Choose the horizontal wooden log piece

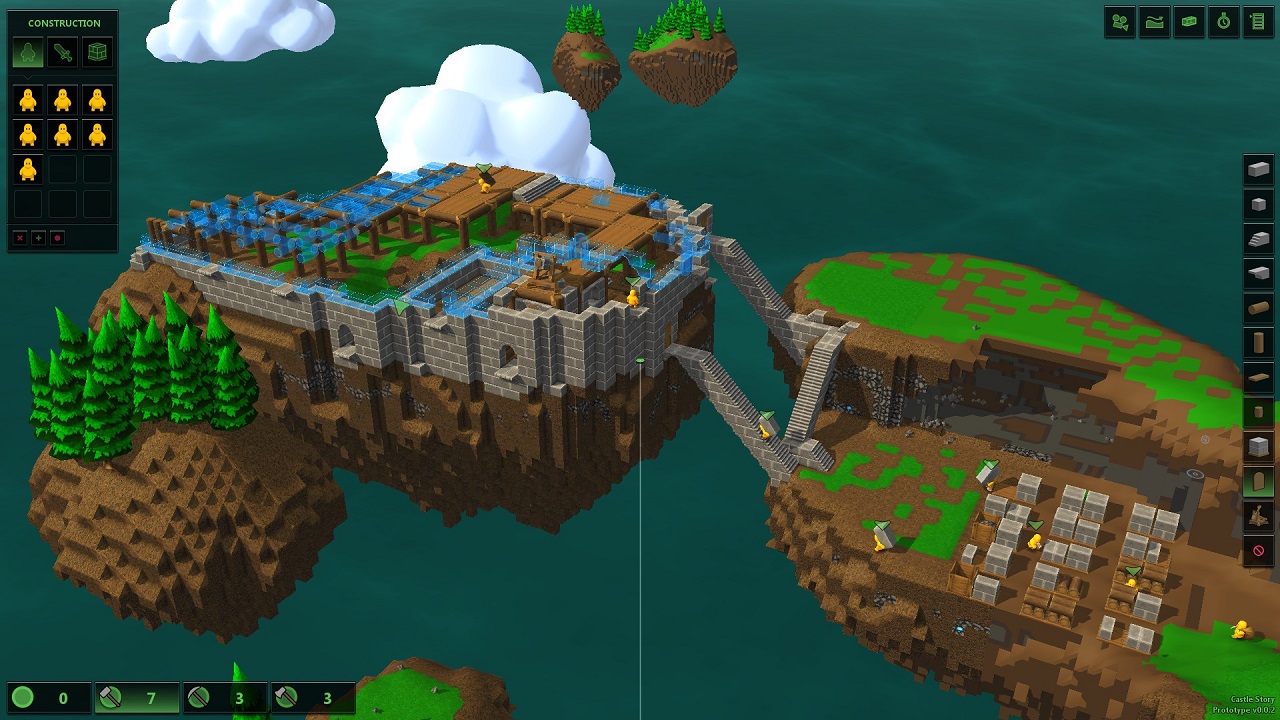pos(1258,308)
